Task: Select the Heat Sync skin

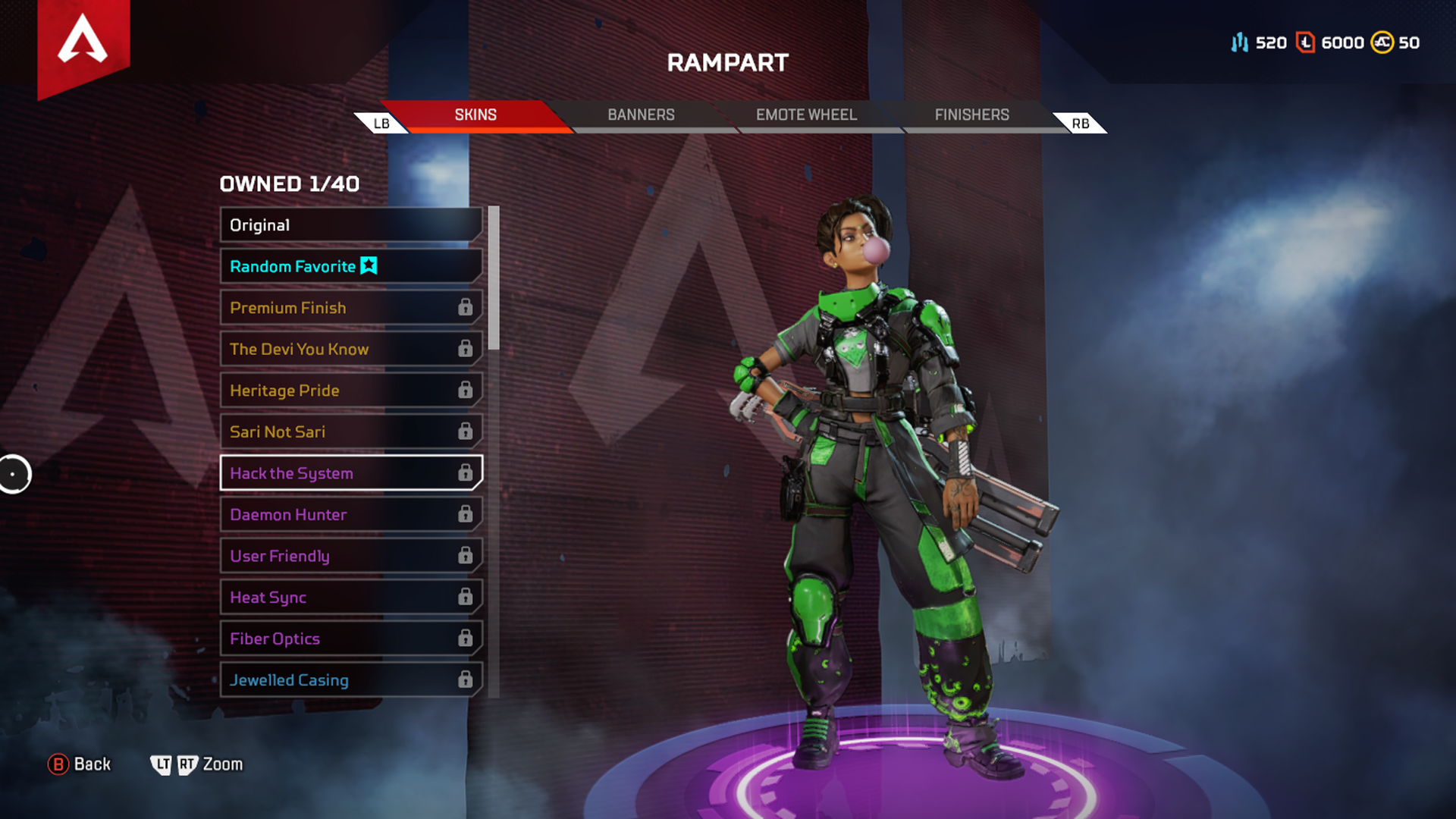Action: coord(351,598)
